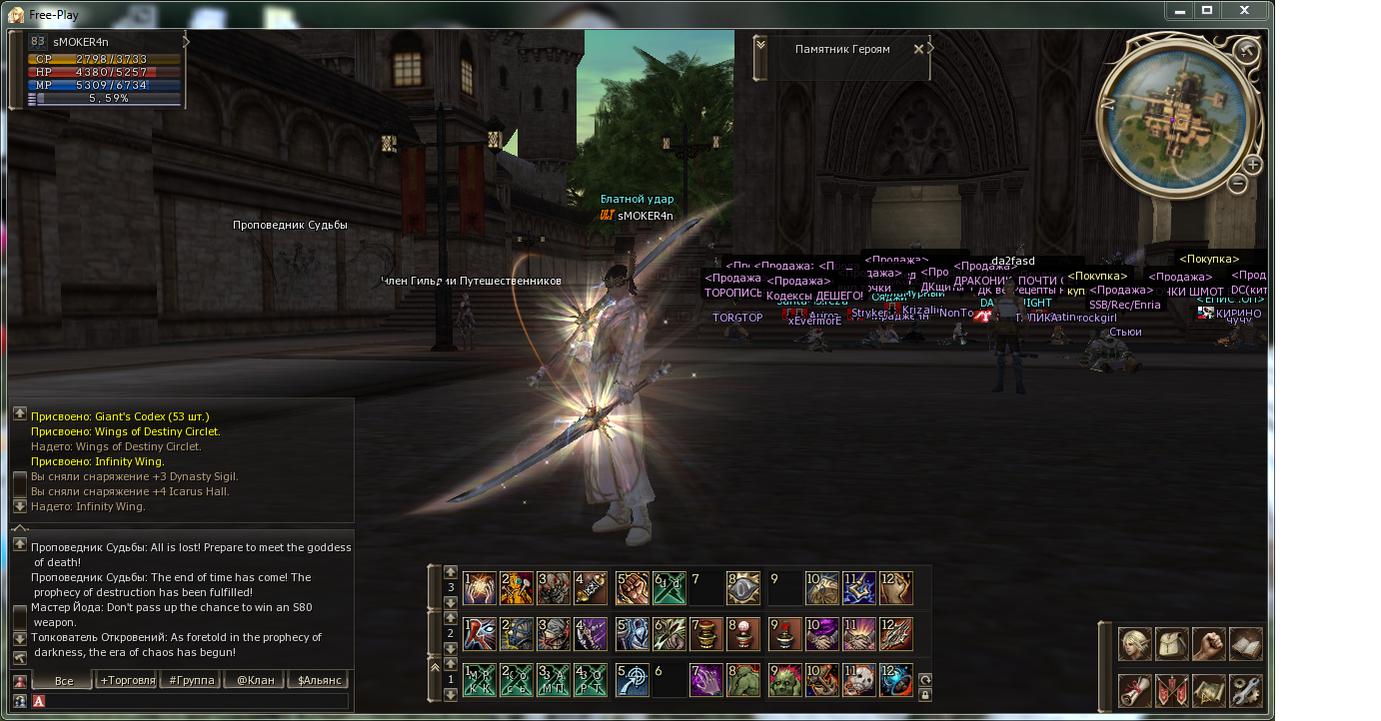The height and width of the screenshot is (721, 1381).
Task: Zoom in the minimap with plus button
Action: pos(1252,164)
